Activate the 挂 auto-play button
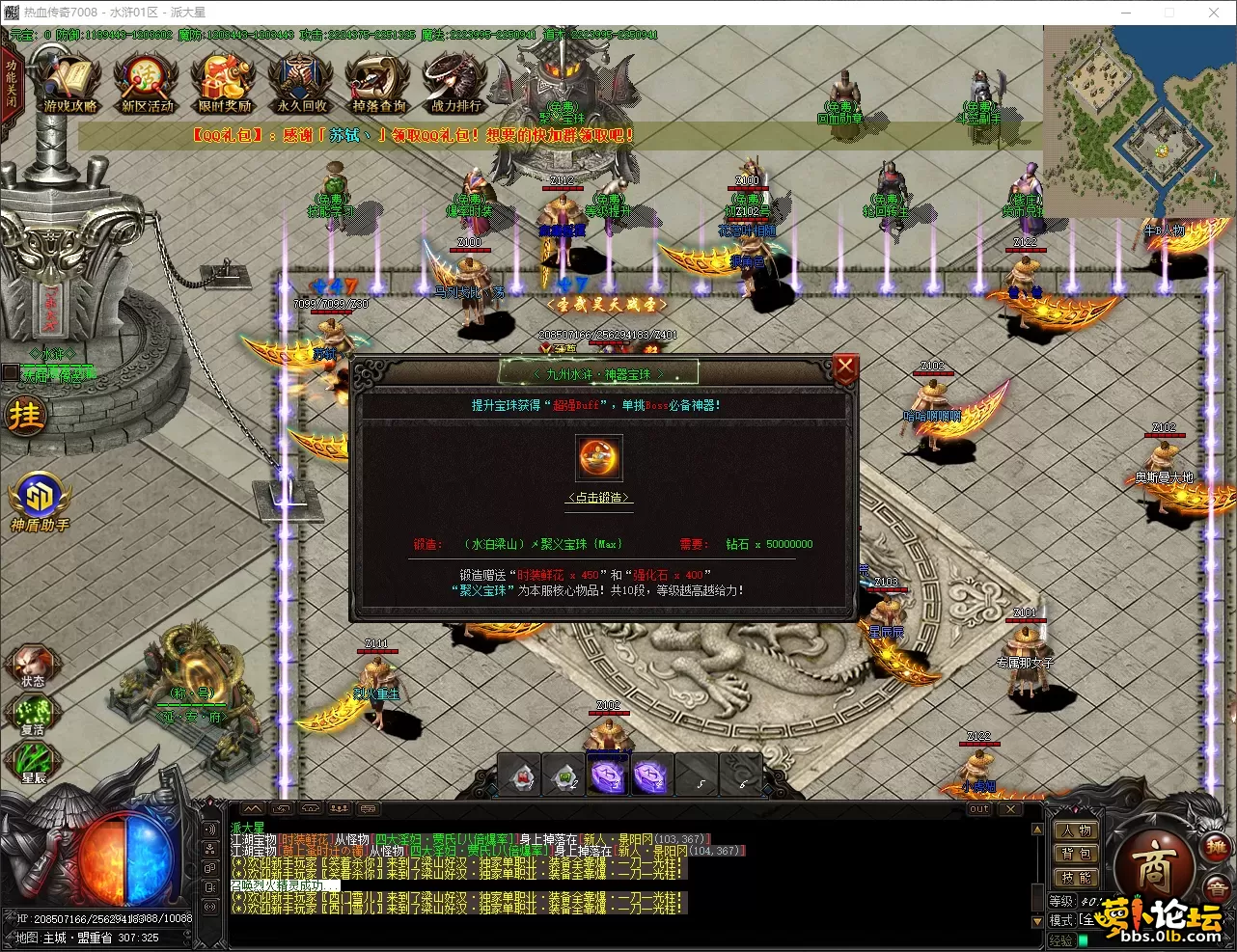Viewport: 1237px width, 952px height. point(25,416)
